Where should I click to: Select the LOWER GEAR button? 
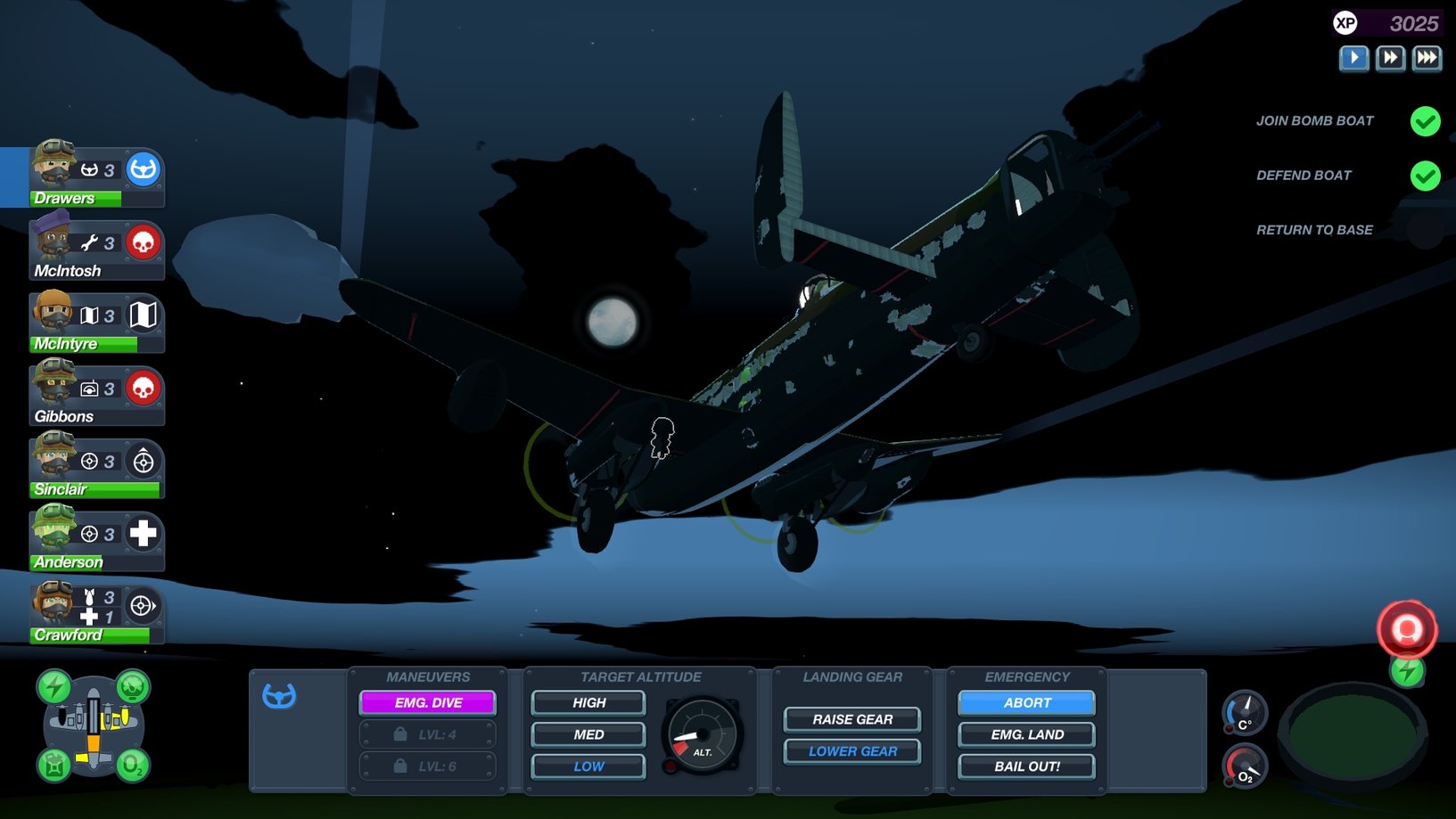pyautogui.click(x=852, y=751)
